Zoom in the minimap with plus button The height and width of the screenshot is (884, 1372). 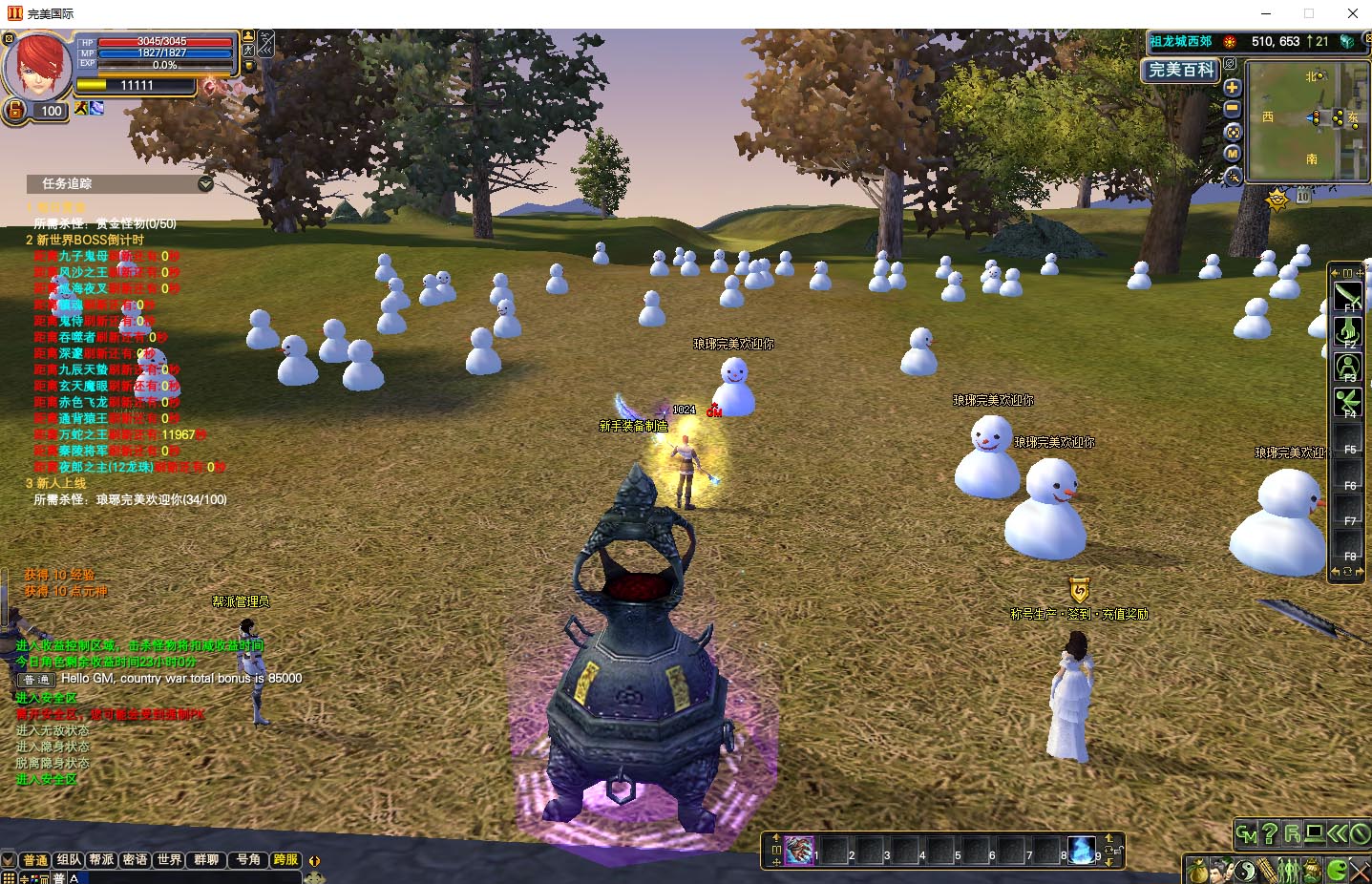point(1232,88)
